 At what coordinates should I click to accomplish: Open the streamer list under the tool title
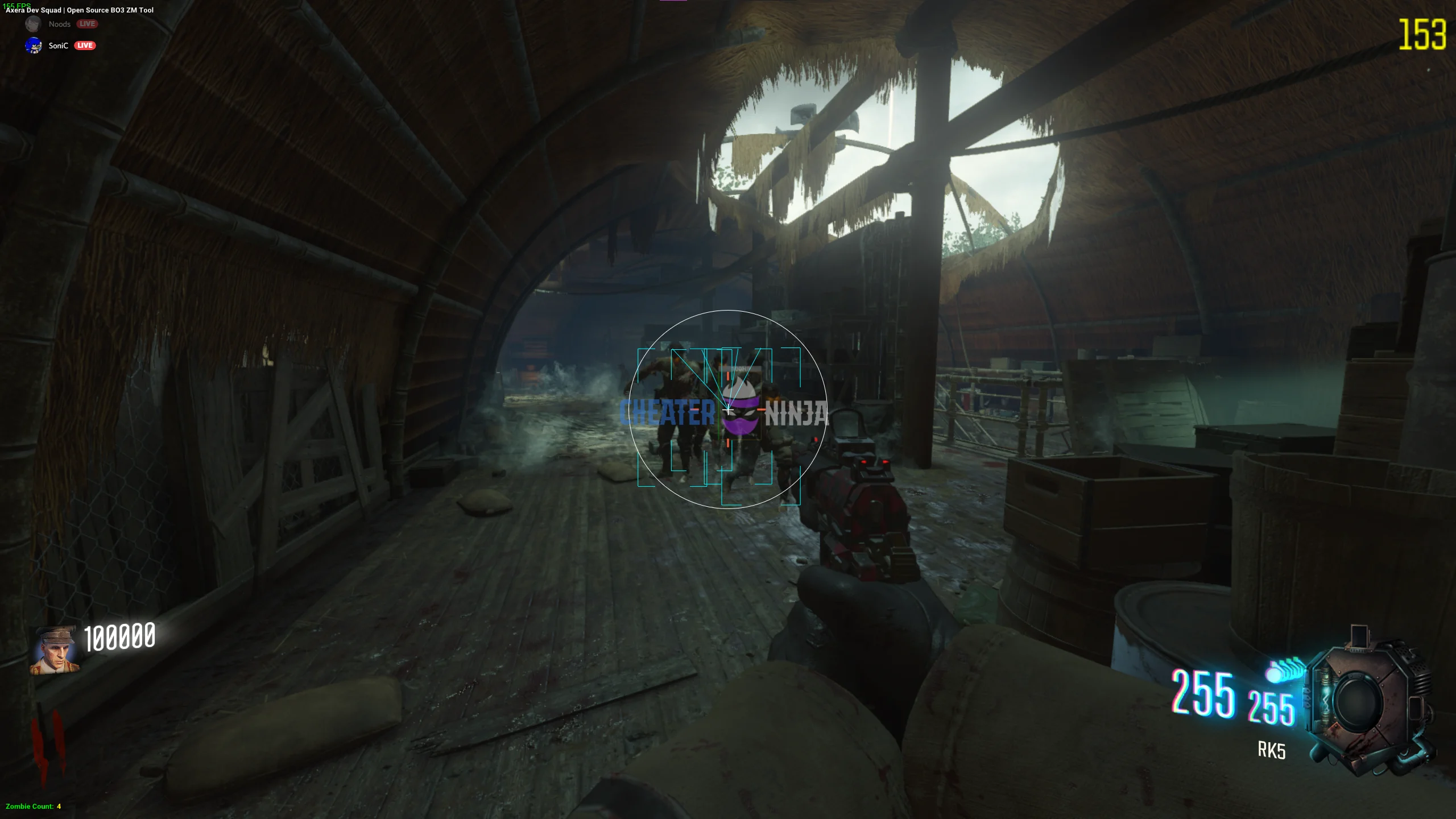57,34
